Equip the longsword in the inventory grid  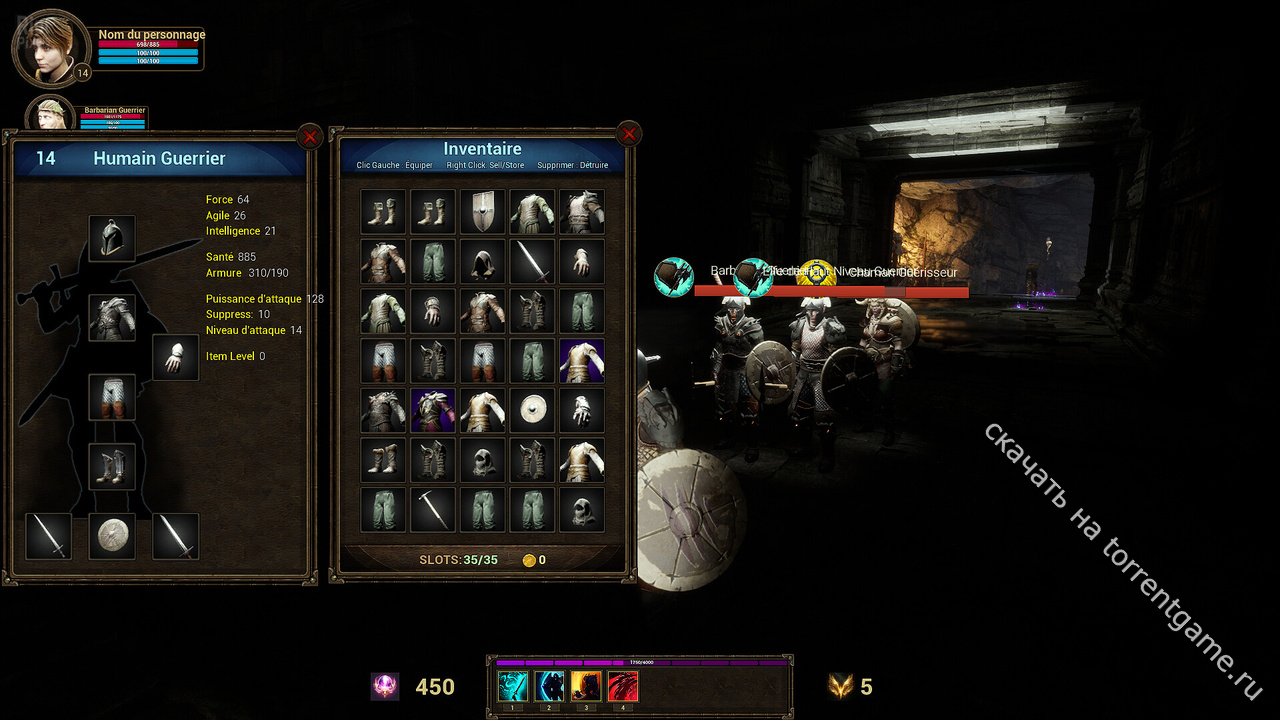coord(532,262)
